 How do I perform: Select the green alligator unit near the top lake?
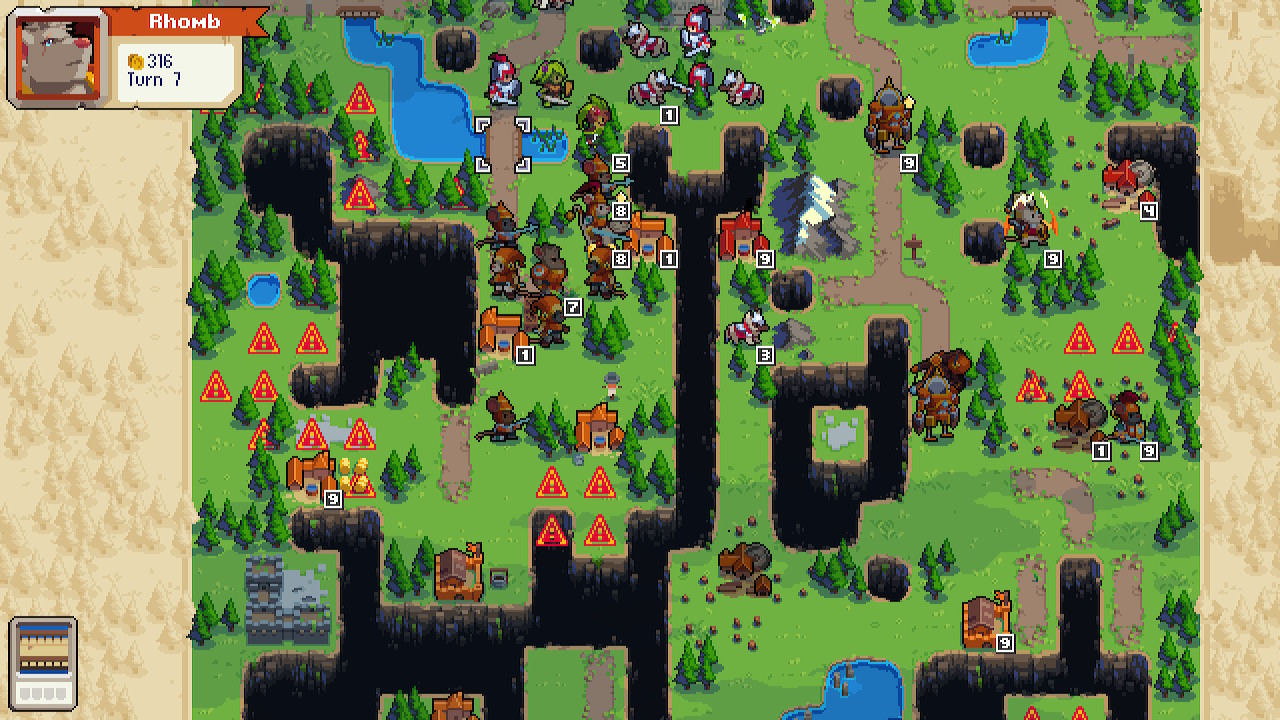[x=550, y=80]
